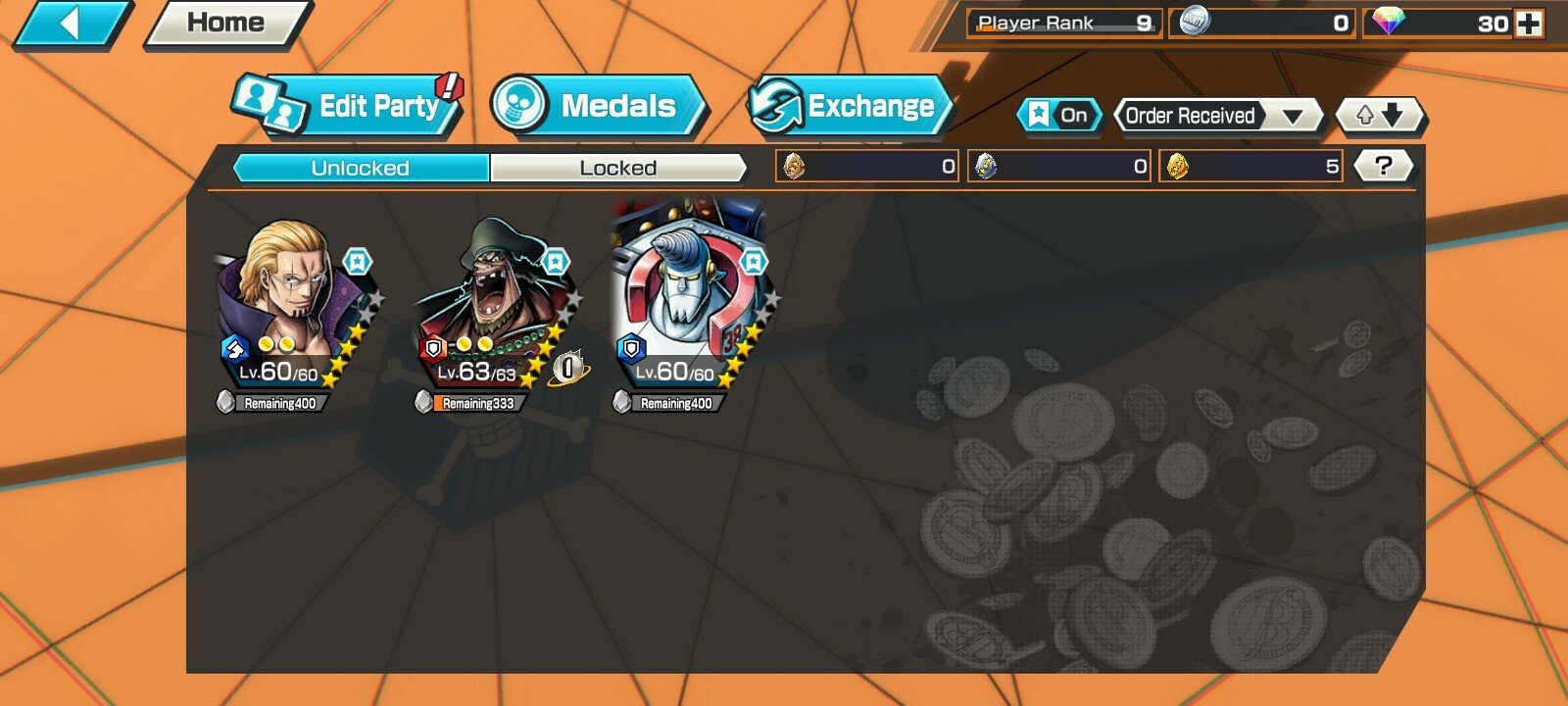Open the question mark help button

click(x=1383, y=166)
